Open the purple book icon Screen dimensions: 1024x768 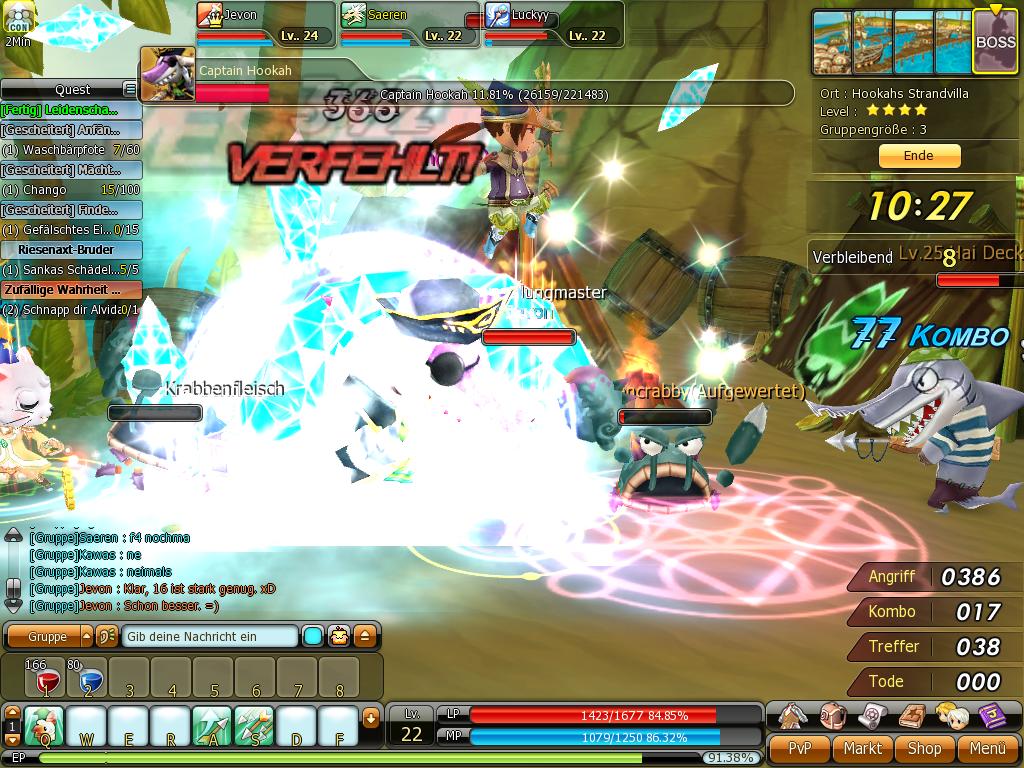pos(992,716)
